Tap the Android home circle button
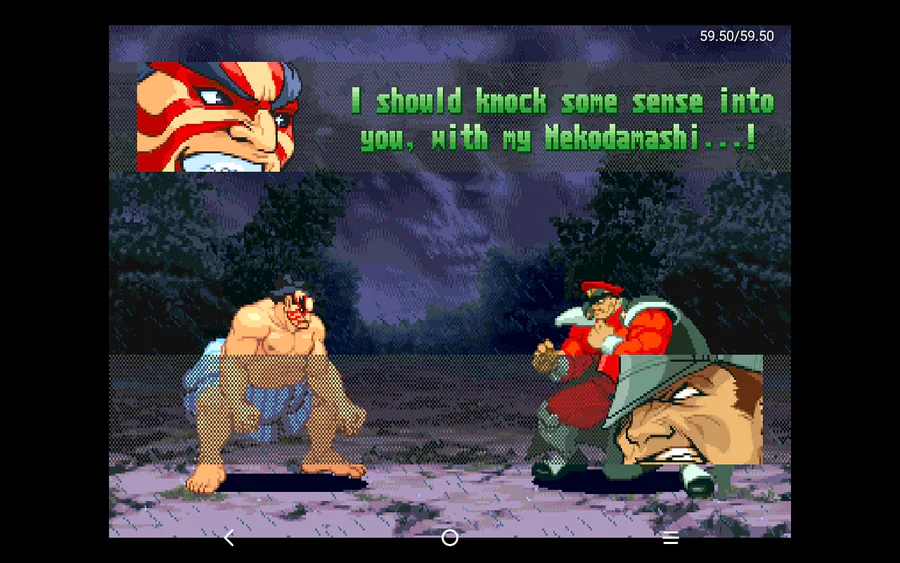900x563 pixels. pyautogui.click(x=450, y=538)
